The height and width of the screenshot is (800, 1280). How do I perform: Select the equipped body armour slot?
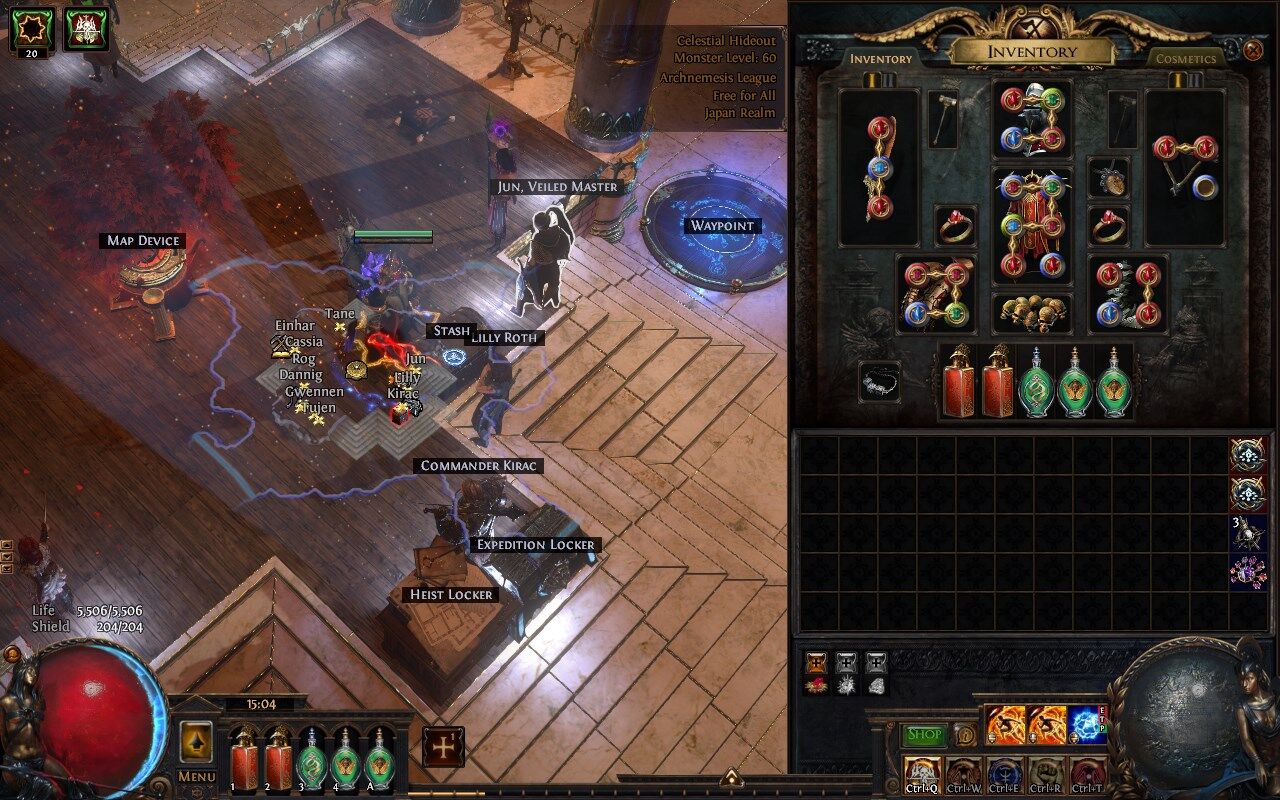point(1032,226)
